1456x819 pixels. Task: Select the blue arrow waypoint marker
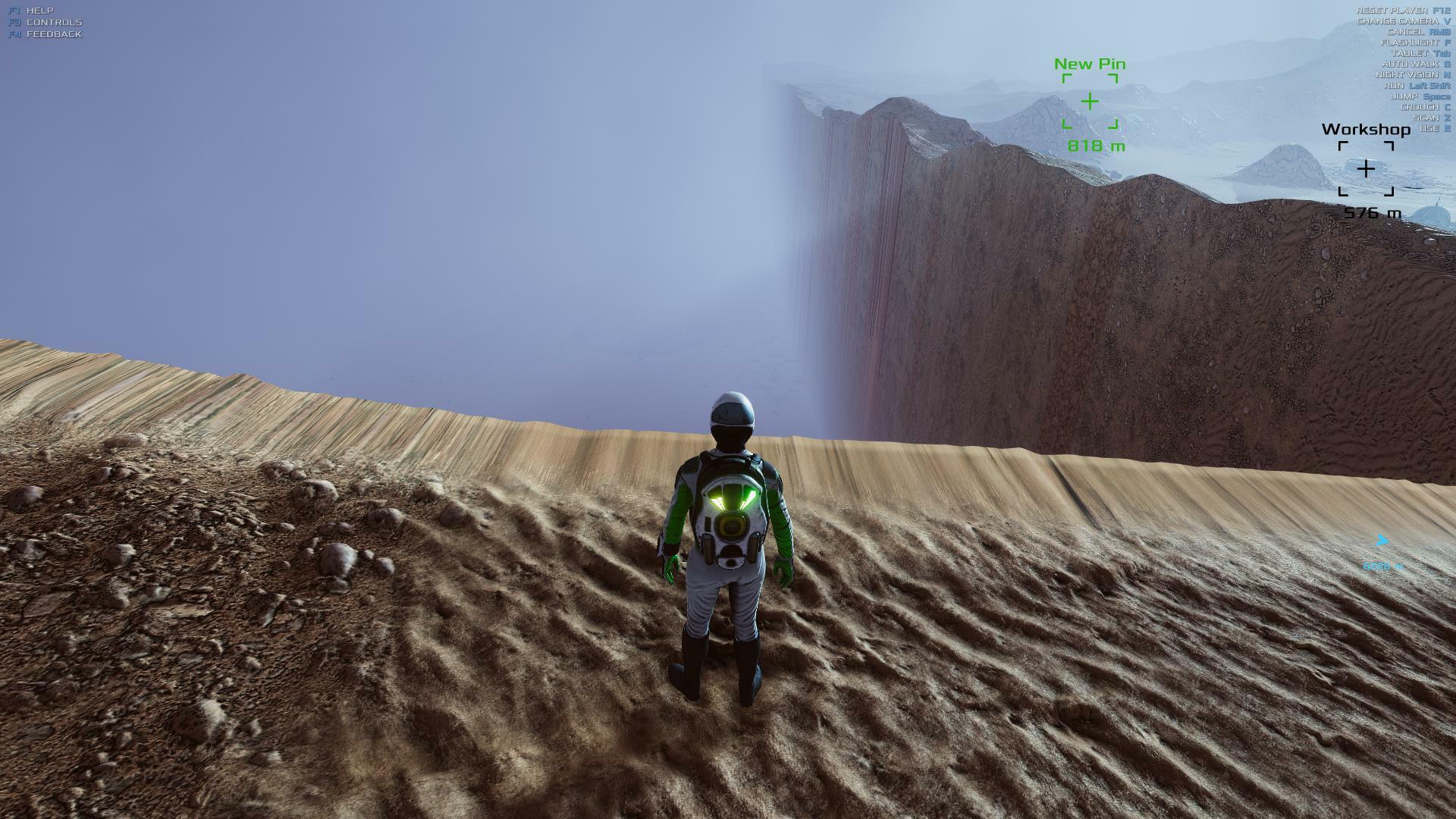coord(1382,541)
